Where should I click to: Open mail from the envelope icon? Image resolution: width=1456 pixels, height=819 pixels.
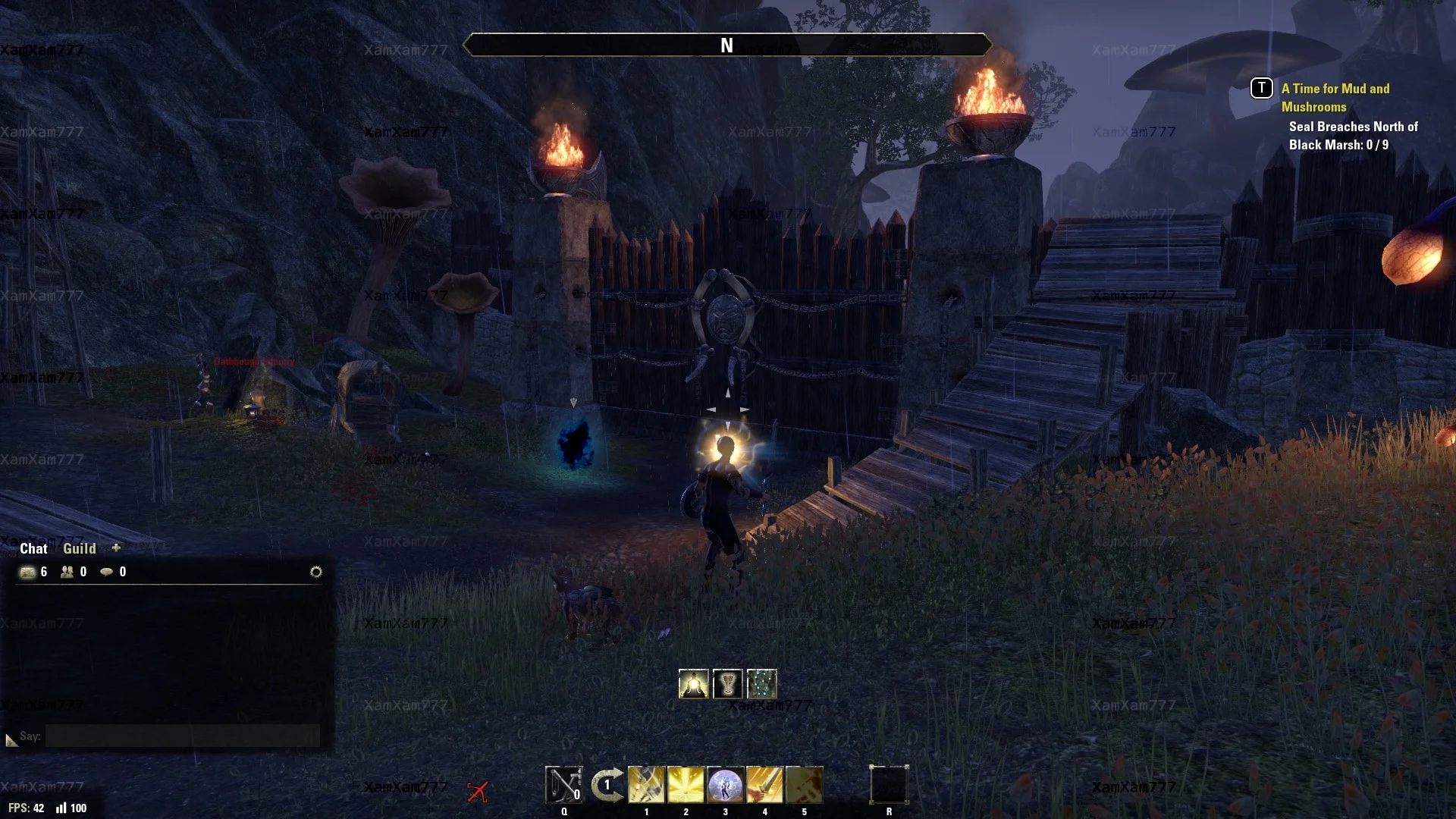(x=28, y=572)
